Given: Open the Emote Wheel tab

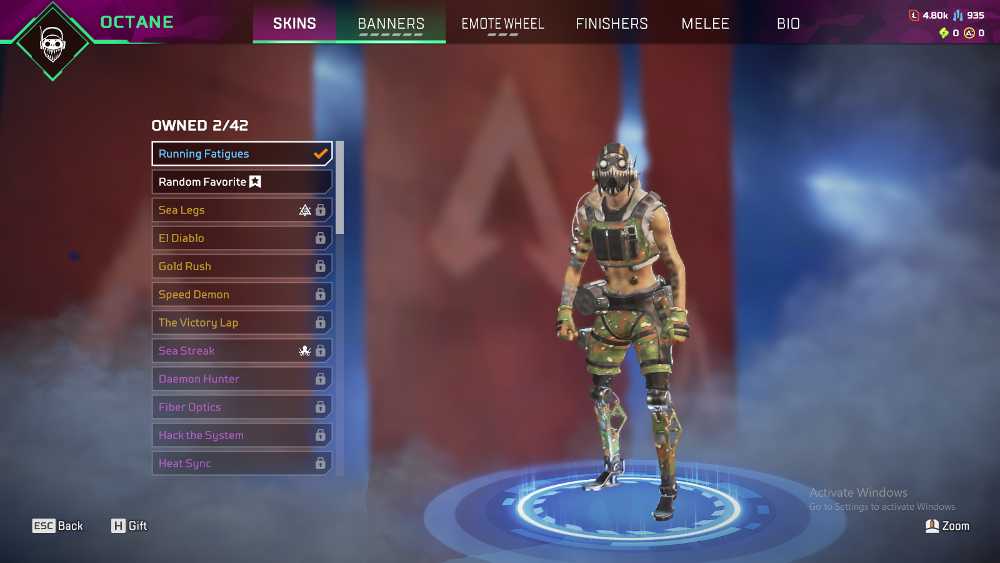Looking at the screenshot, I should click(502, 23).
